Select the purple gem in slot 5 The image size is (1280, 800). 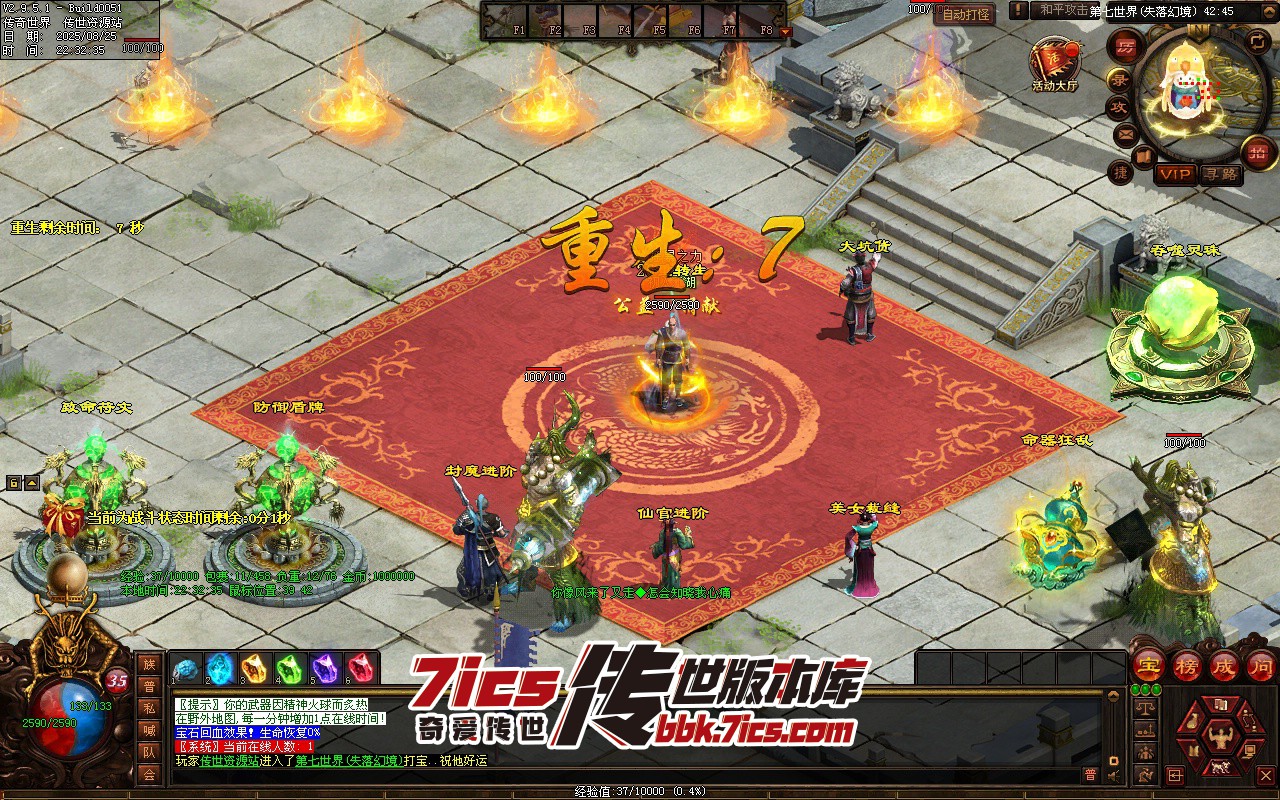324,668
